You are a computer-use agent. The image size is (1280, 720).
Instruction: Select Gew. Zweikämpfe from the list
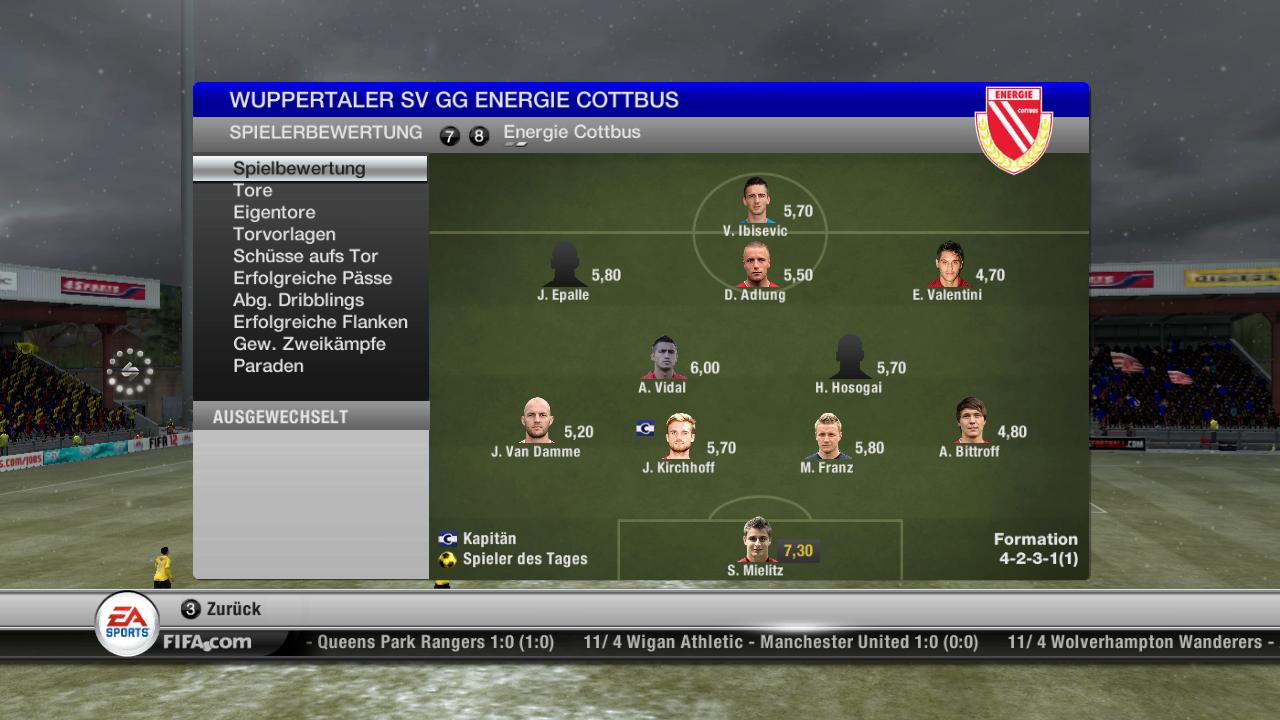point(309,344)
